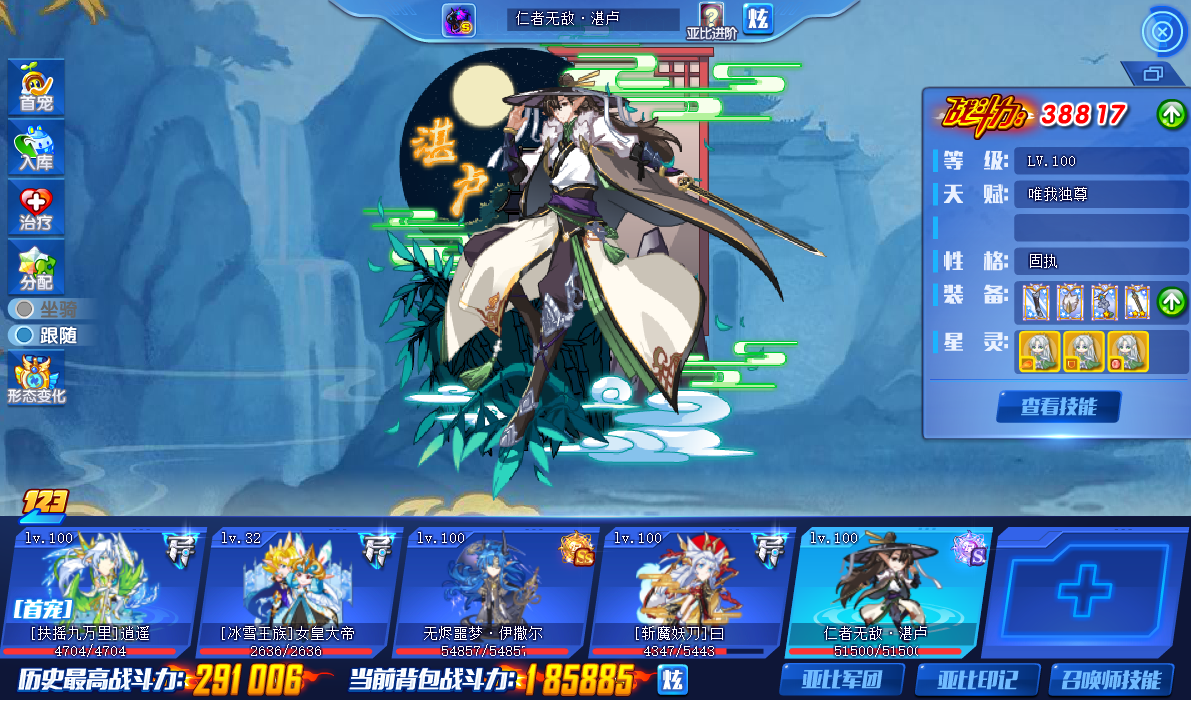The height and width of the screenshot is (701, 1191).
Task: Click the green arrow beside combat power
Action: [1172, 114]
